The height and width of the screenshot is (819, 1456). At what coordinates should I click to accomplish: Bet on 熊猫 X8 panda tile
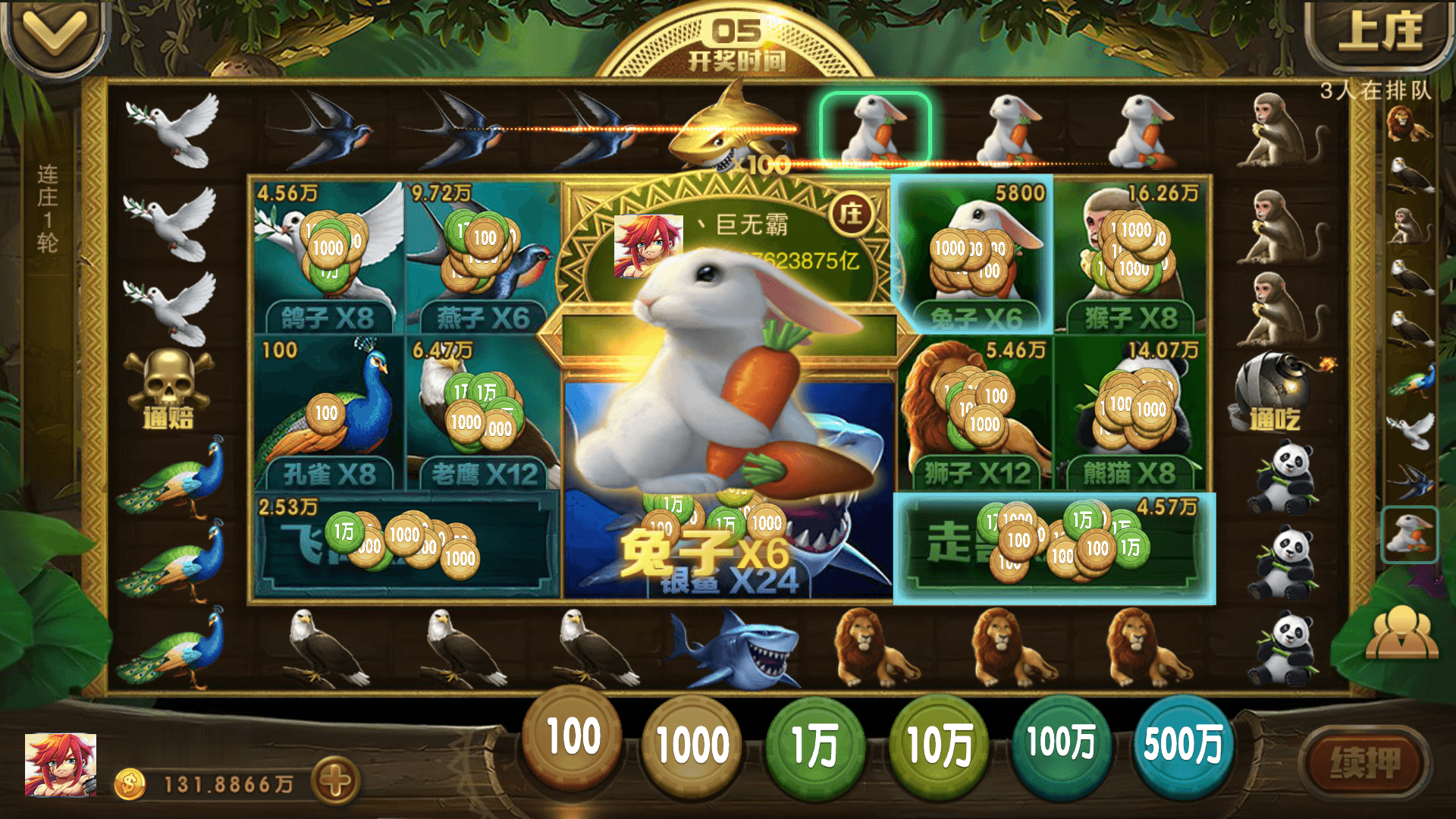pos(1130,413)
